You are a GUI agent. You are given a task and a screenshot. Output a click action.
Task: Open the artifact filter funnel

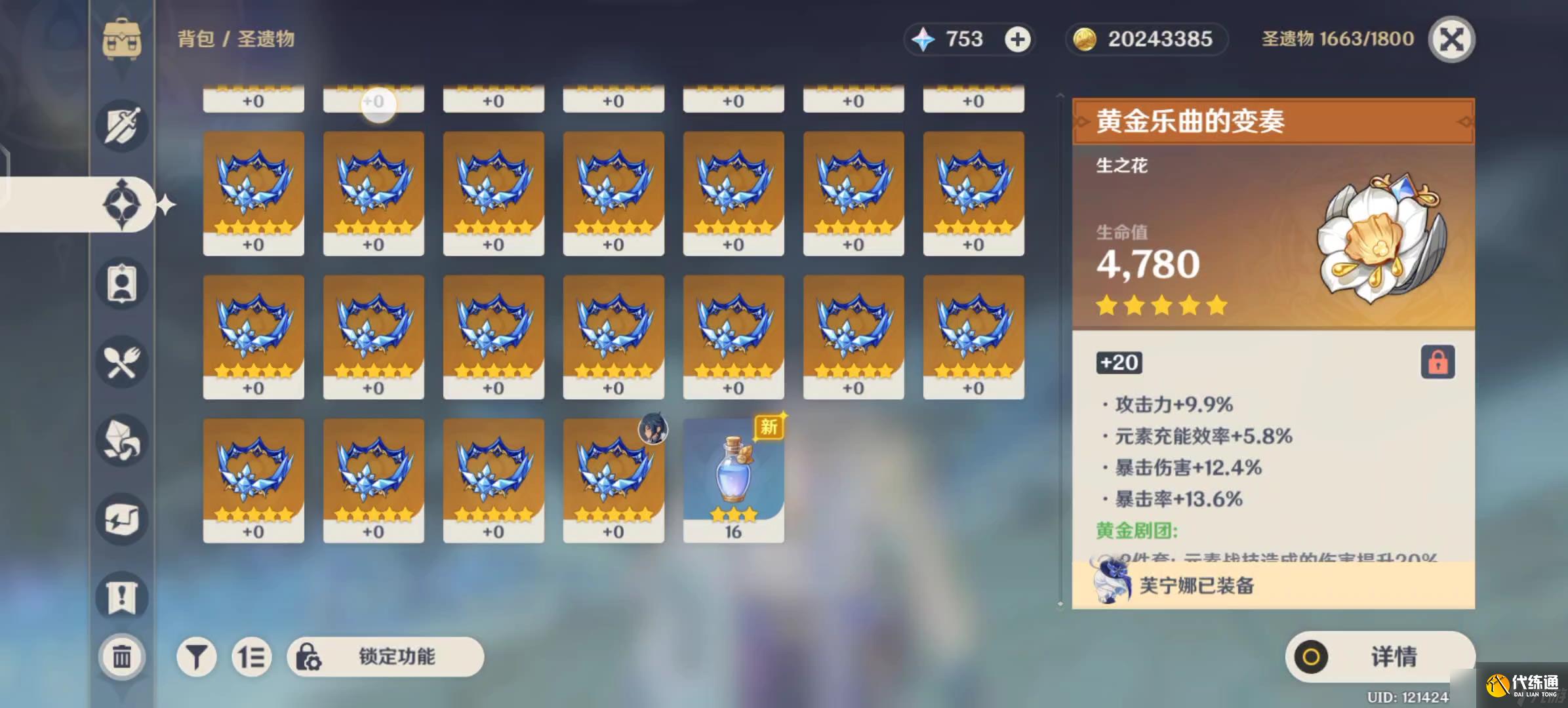[x=196, y=656]
